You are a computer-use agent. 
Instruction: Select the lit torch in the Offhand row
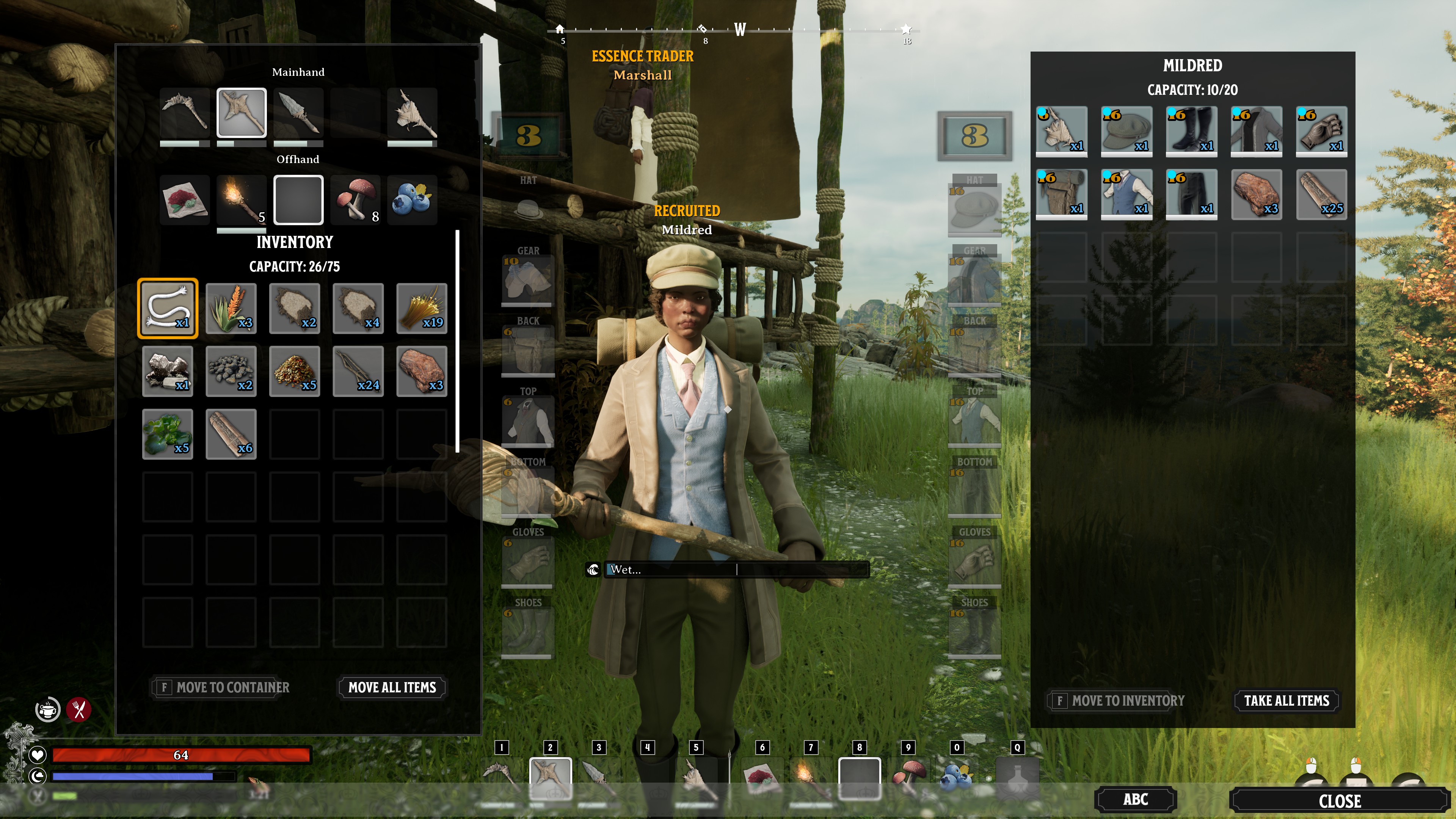(x=242, y=199)
